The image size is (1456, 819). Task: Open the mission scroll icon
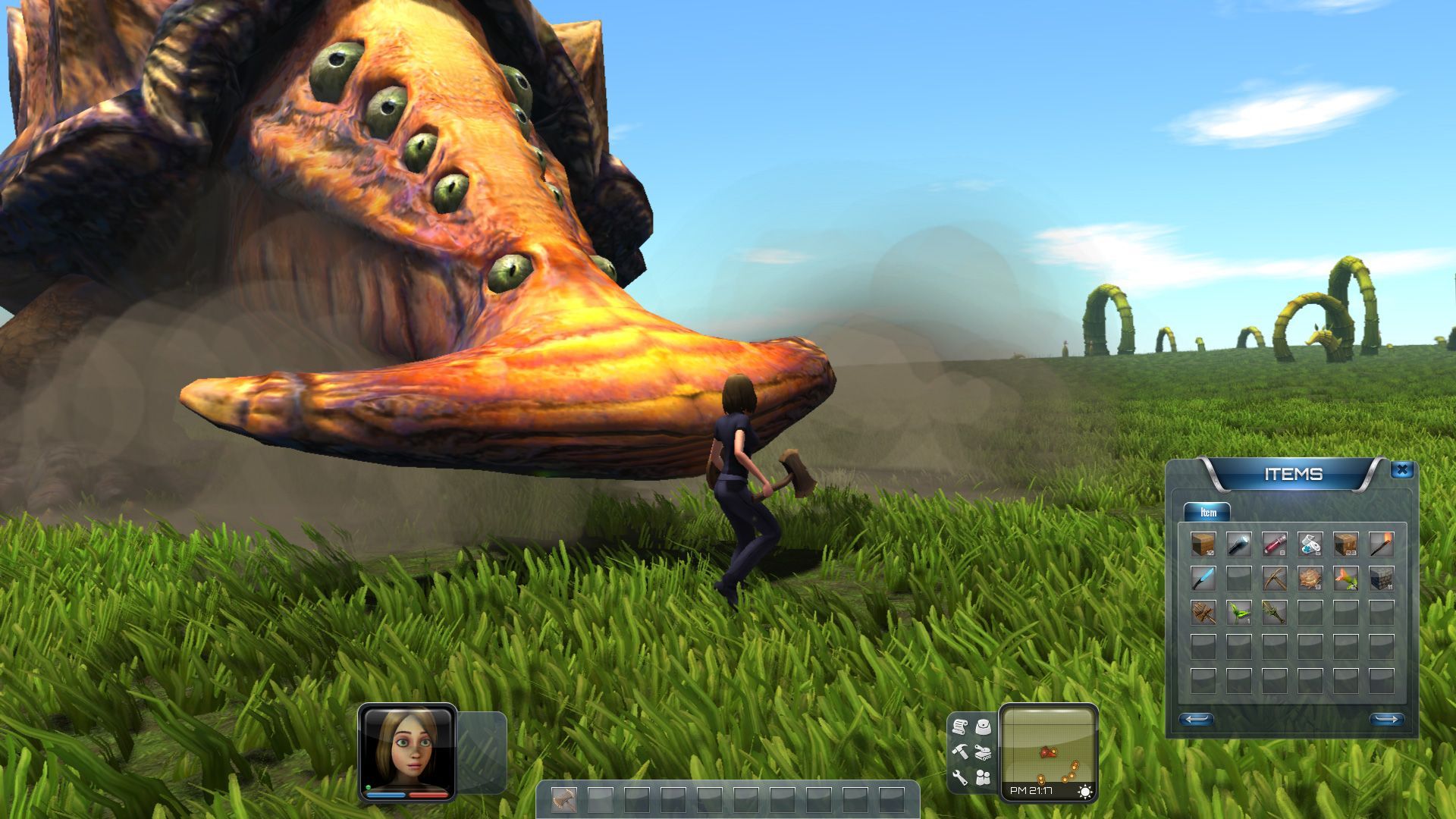pos(960,727)
